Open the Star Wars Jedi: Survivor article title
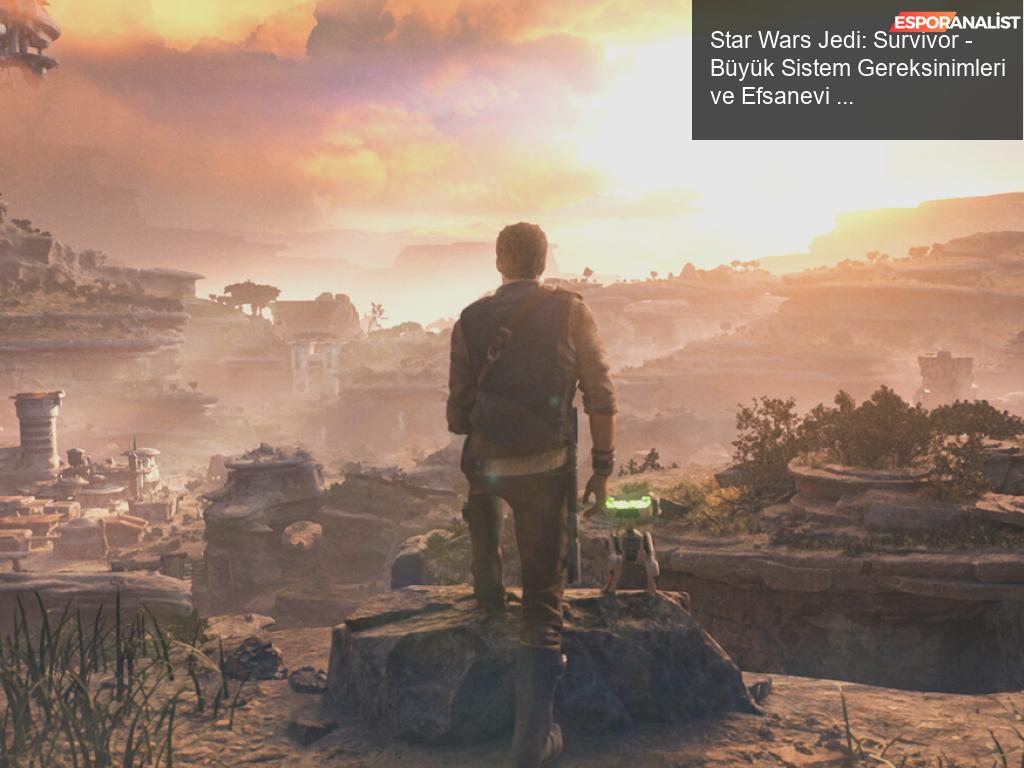The width and height of the screenshot is (1024, 768). pyautogui.click(x=856, y=69)
